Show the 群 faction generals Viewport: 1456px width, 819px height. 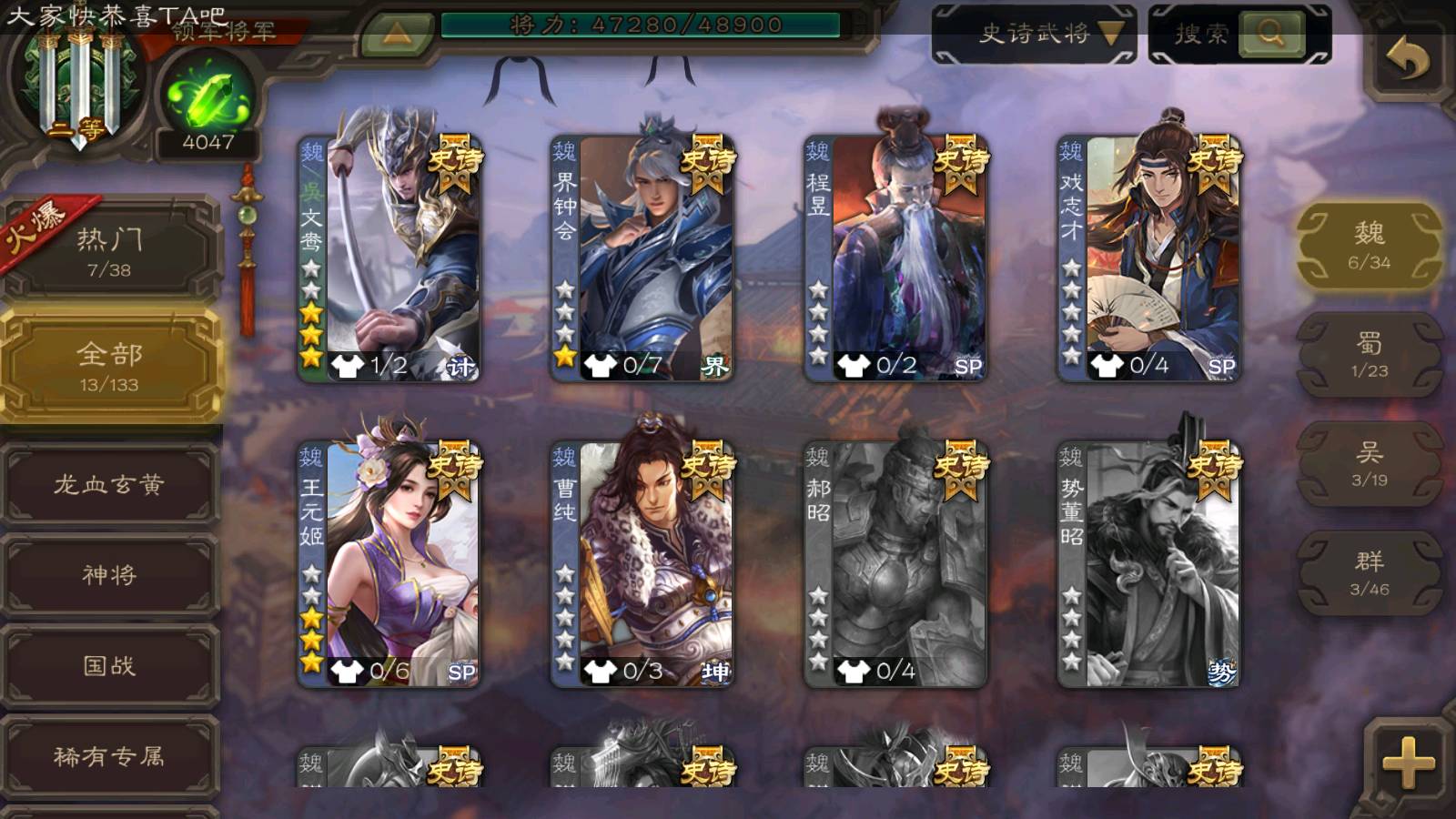click(1369, 573)
